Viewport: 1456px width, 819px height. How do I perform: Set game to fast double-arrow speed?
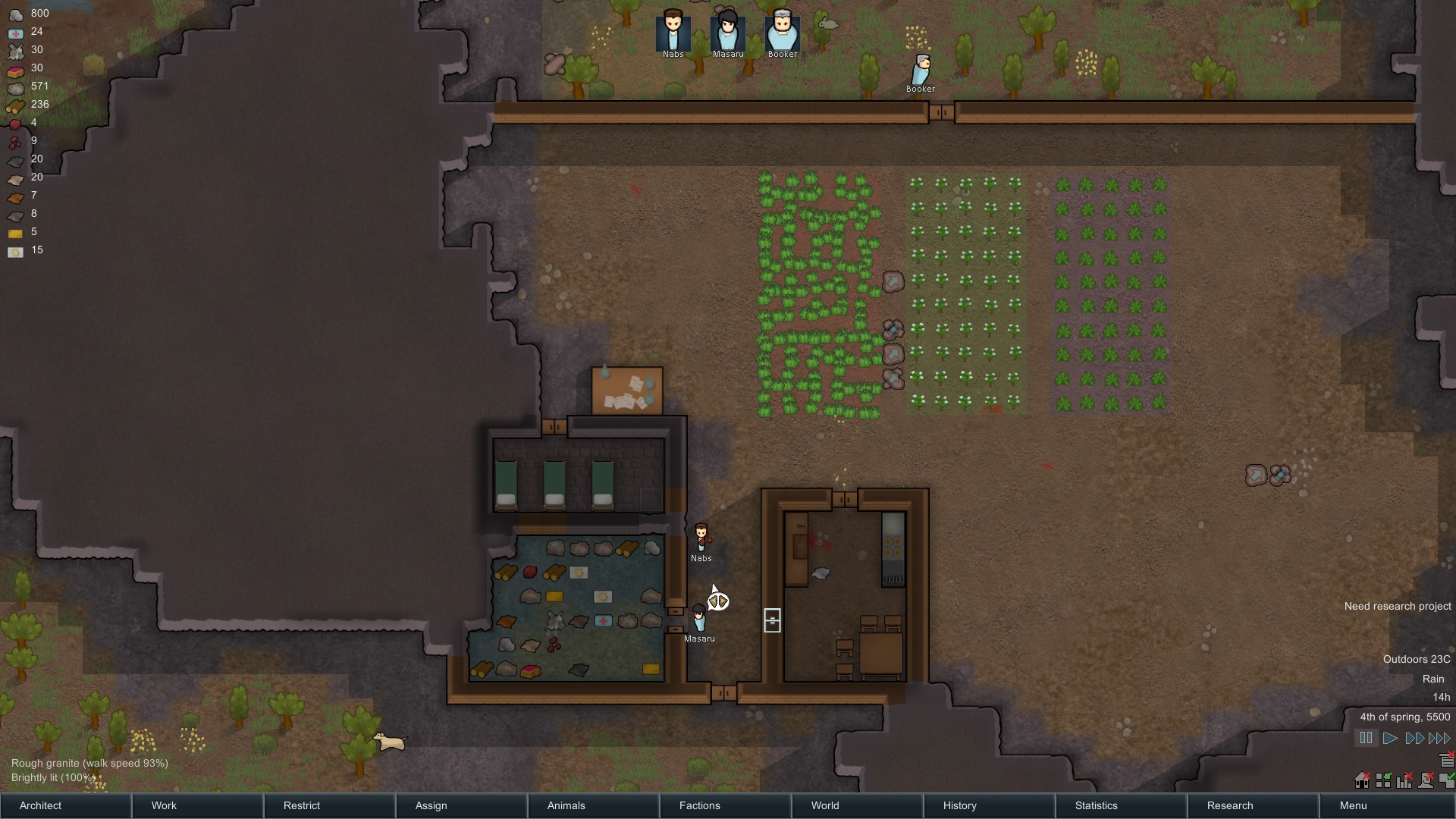click(1414, 738)
